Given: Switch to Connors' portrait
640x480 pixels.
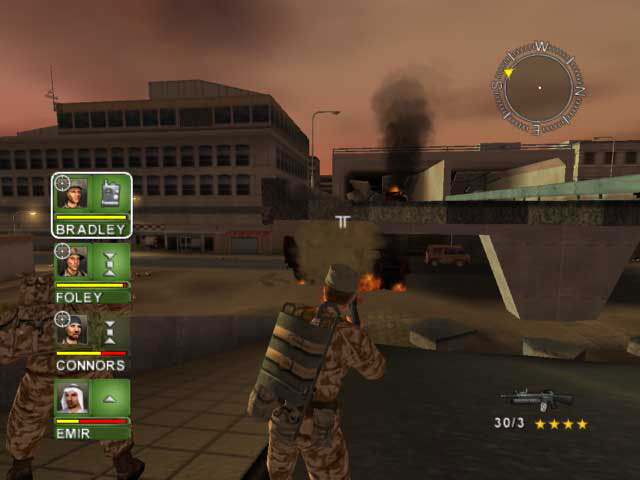Looking at the screenshot, I should [x=73, y=331].
